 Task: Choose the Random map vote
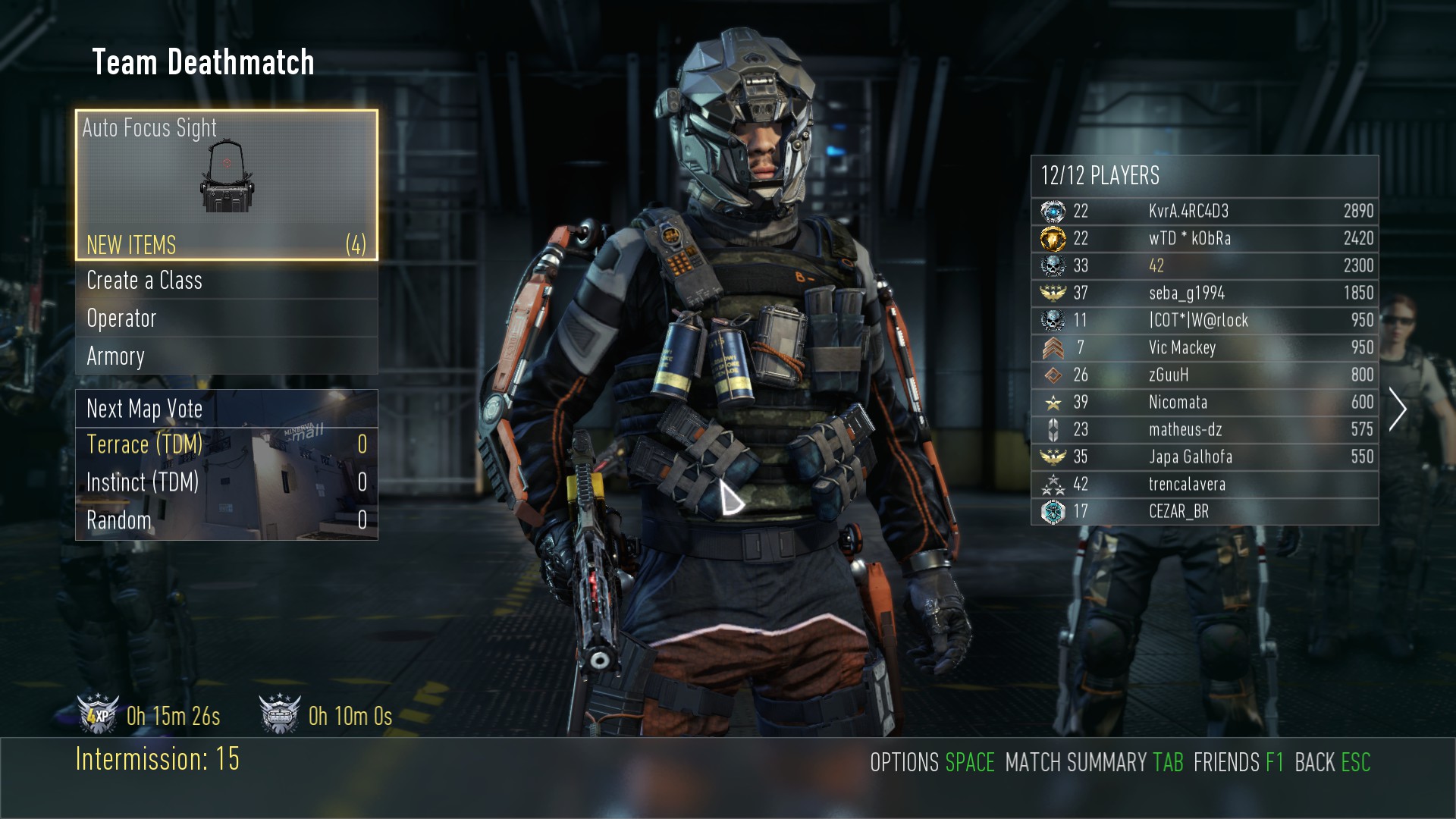[x=226, y=520]
